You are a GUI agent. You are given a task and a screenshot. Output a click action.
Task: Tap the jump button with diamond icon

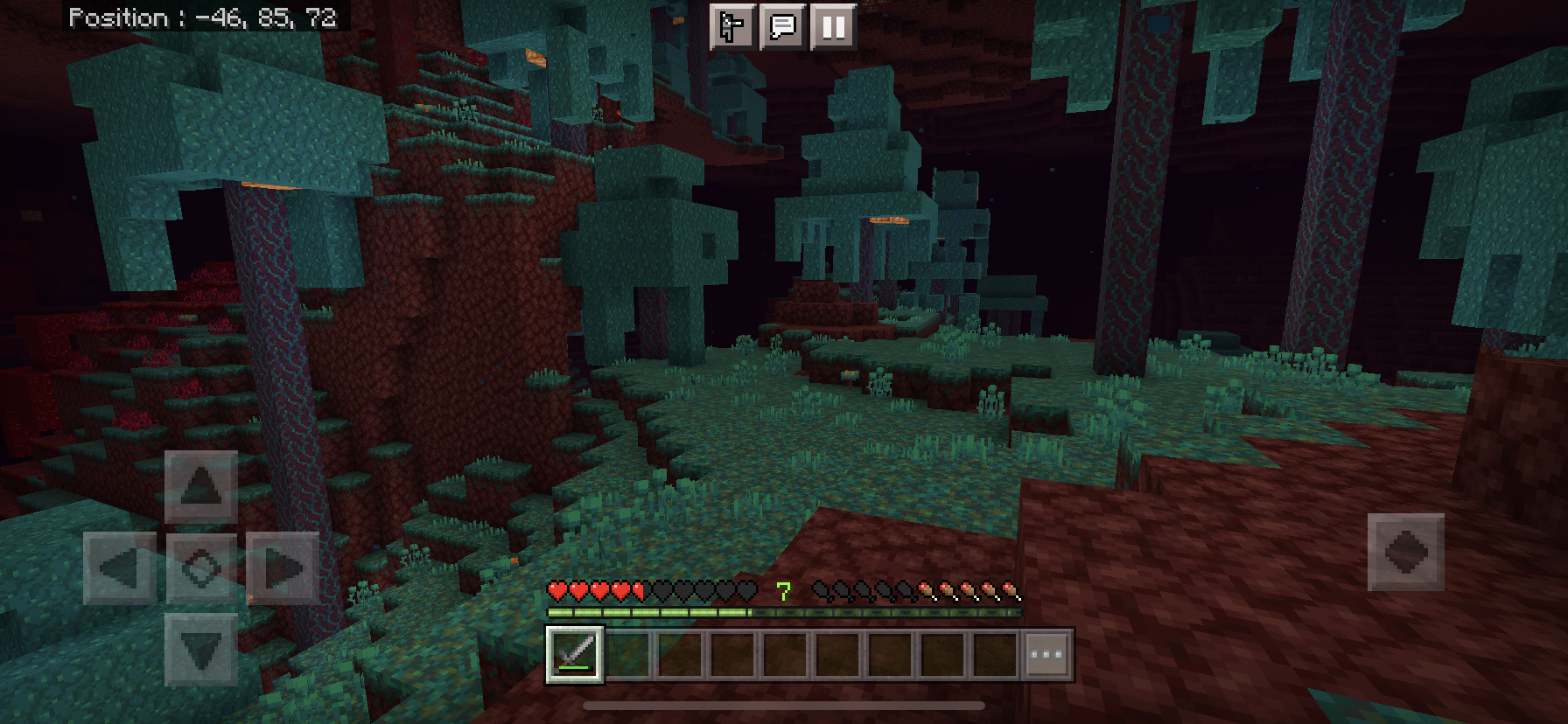1405,552
